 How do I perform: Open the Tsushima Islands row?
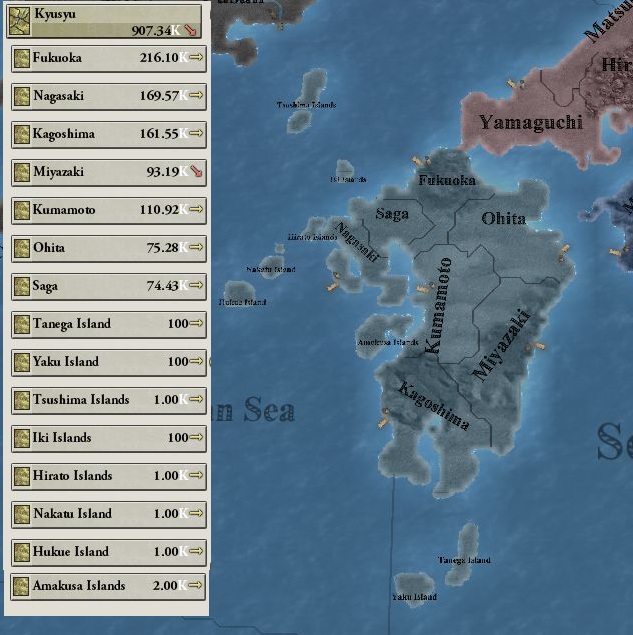(x=108, y=400)
